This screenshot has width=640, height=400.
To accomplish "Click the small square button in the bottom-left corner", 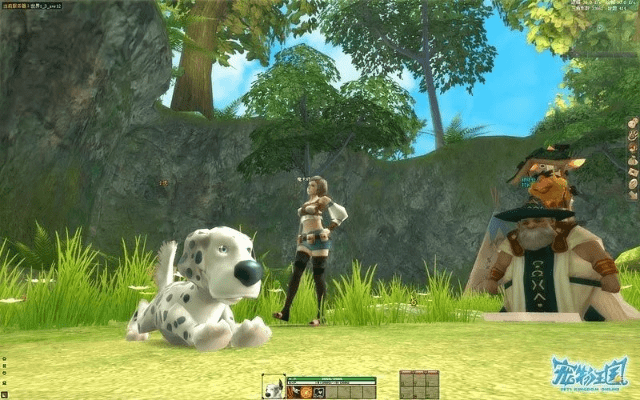I will (4, 395).
